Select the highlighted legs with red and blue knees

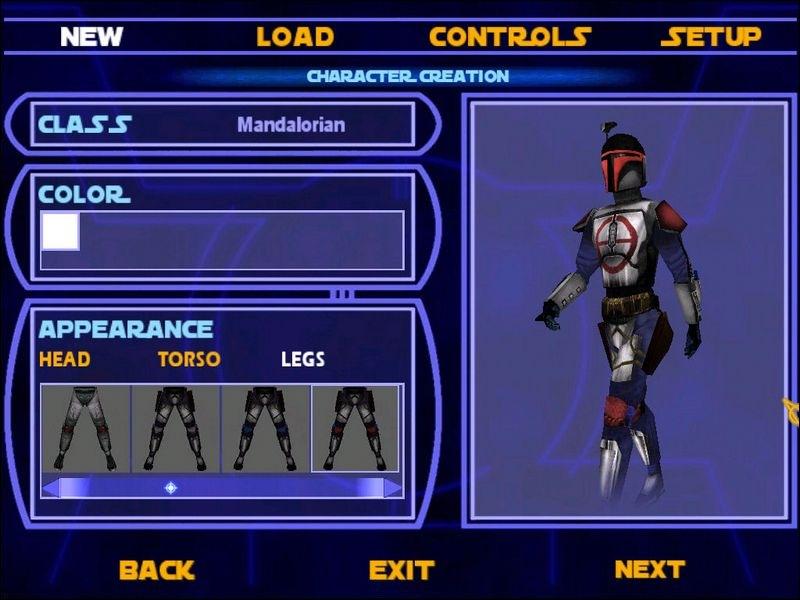(355, 428)
